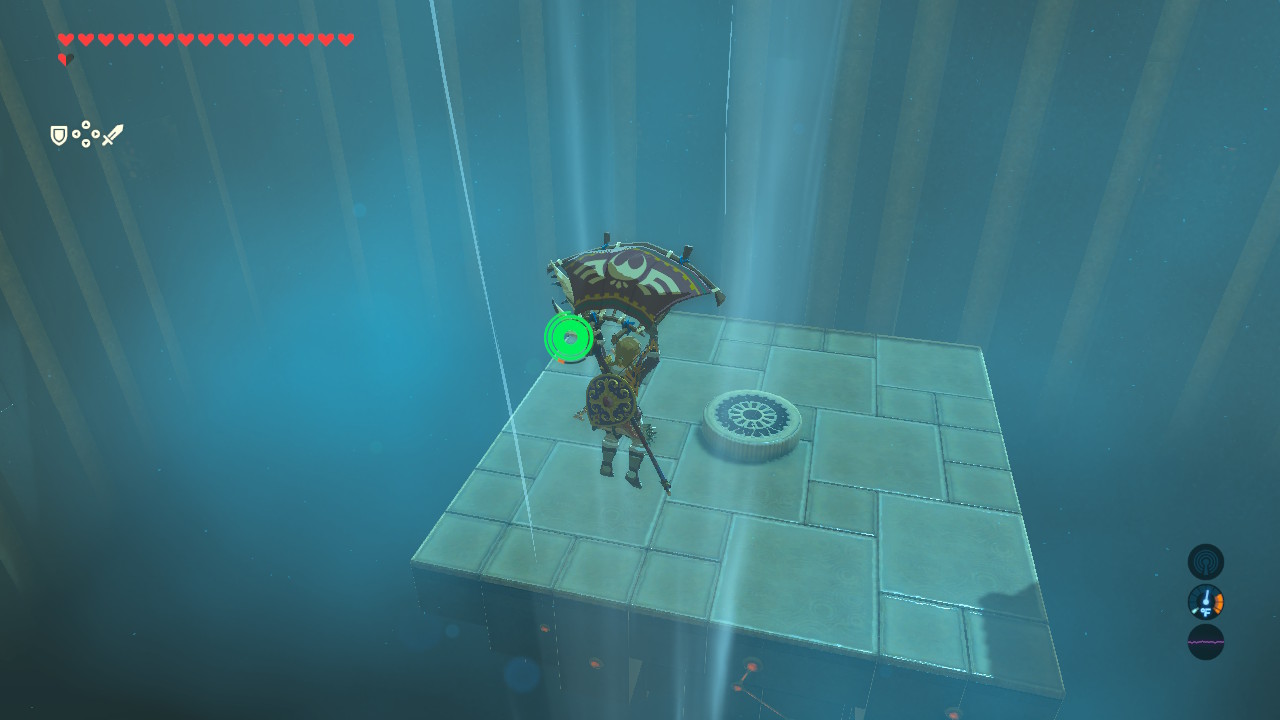Click the right arrow on the D-pad icon
This screenshot has width=1280, height=720.
(95, 133)
